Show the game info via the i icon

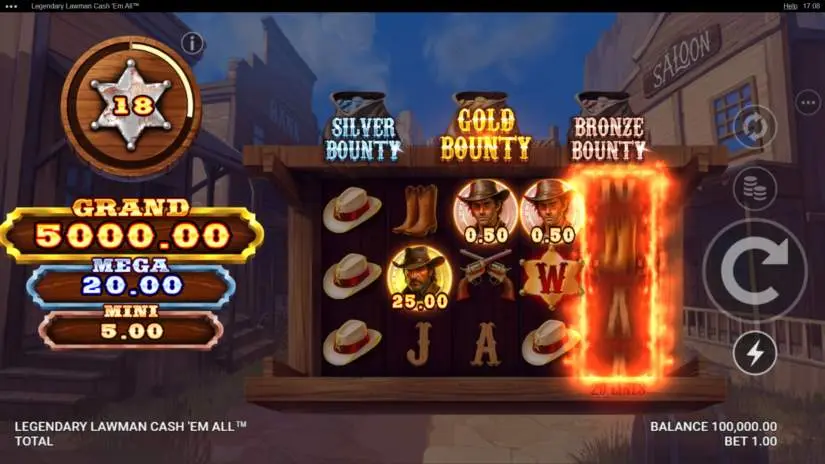[192, 43]
